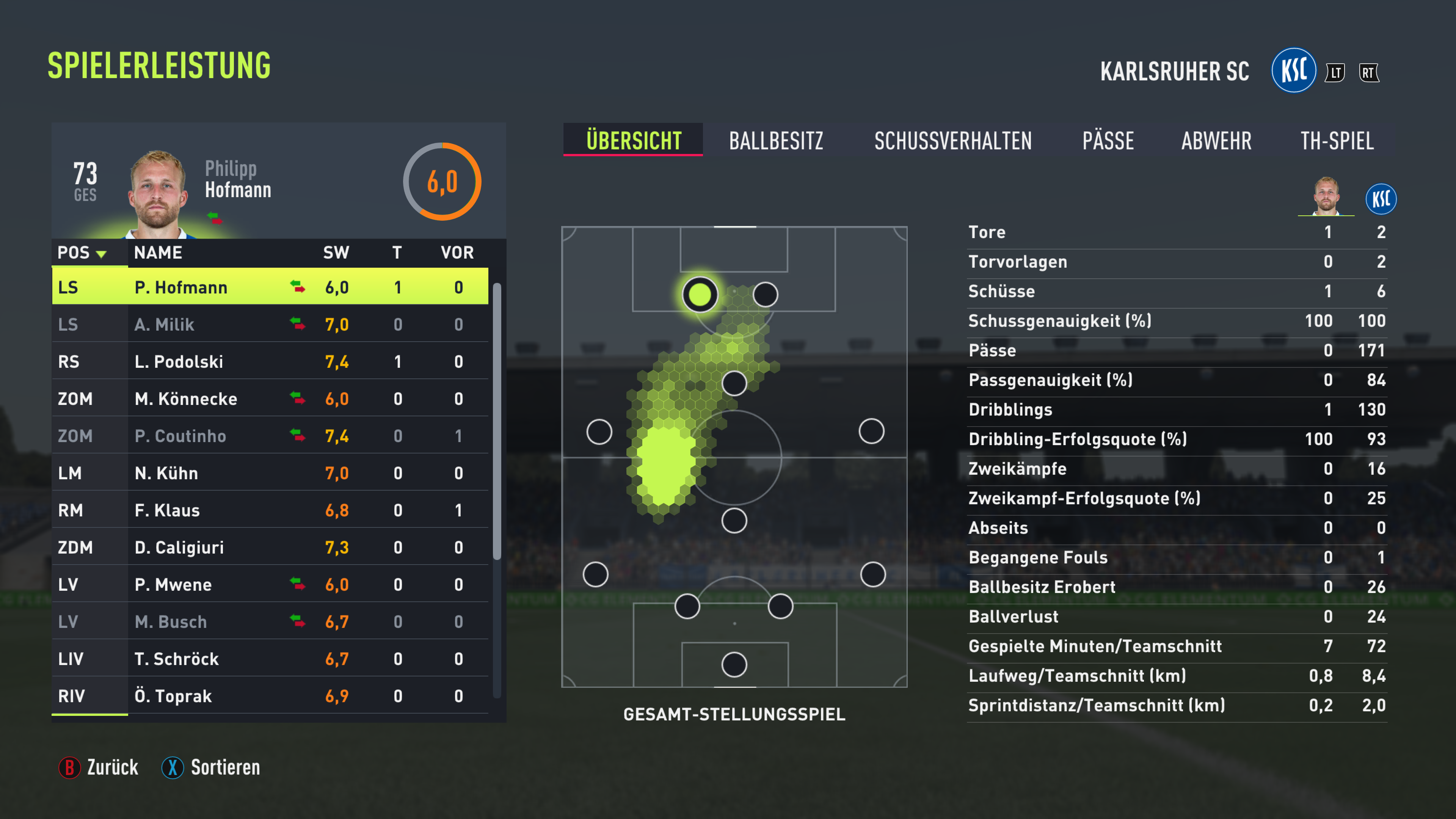
Task: Open the Schussverhalten tab
Action: tap(952, 141)
